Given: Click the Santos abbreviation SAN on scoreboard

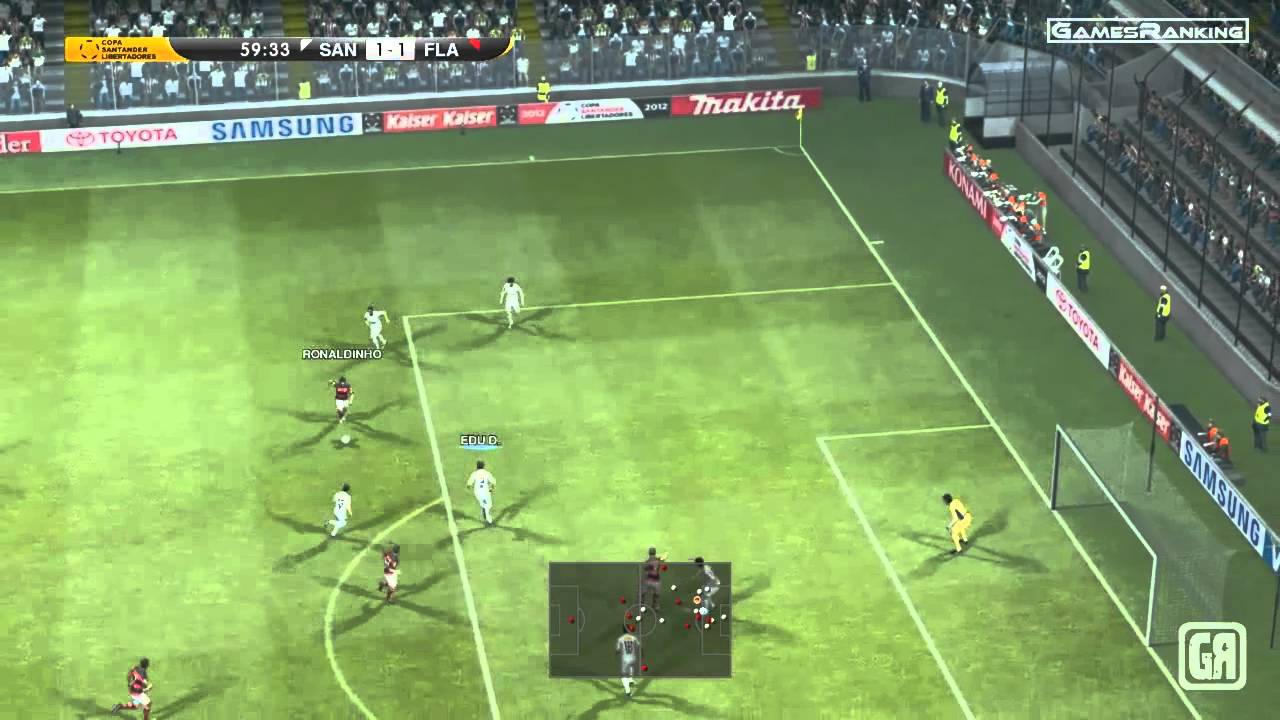Looking at the screenshot, I should coord(340,48).
